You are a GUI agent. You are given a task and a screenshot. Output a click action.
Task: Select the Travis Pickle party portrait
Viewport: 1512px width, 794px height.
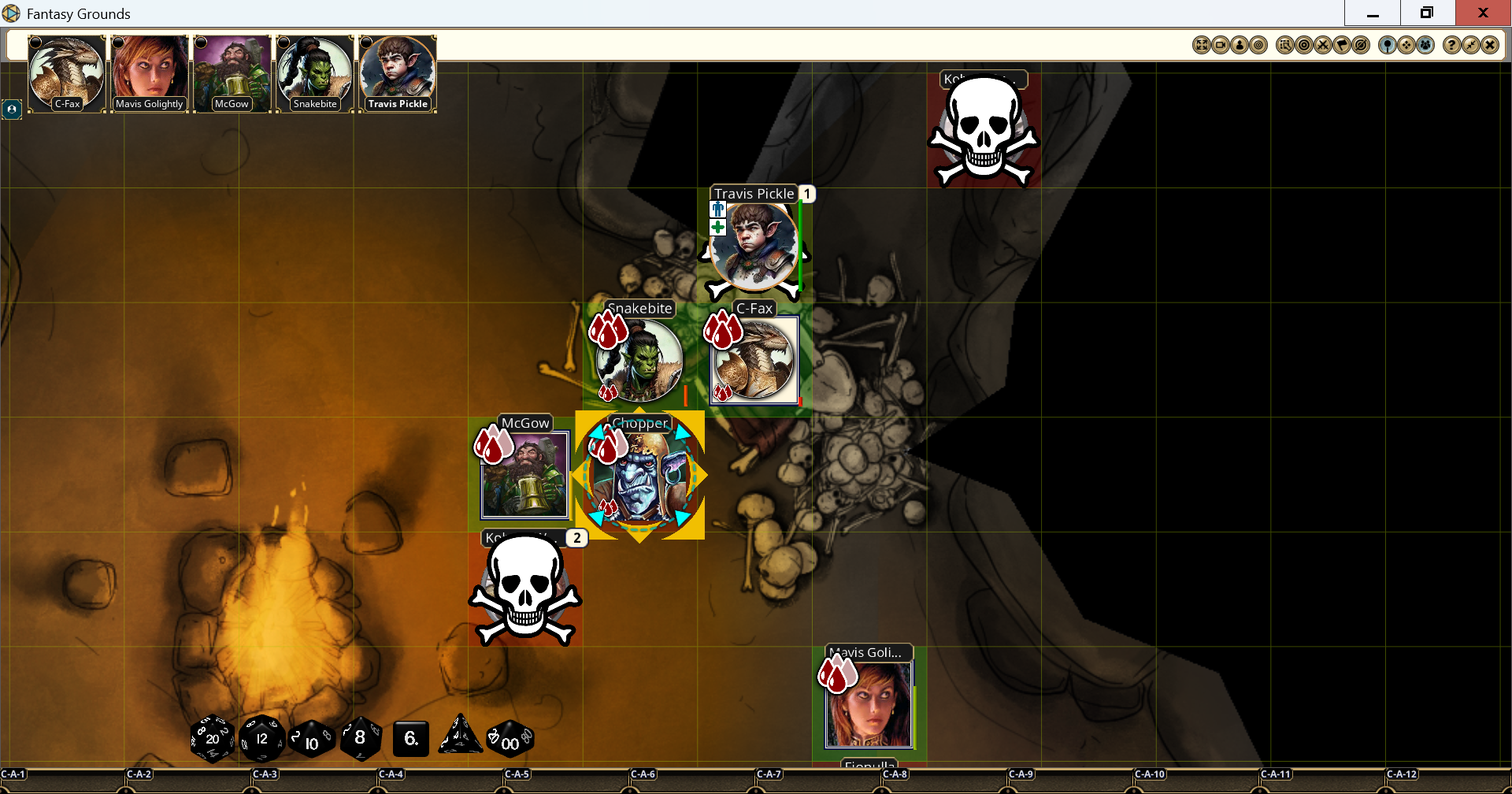[x=398, y=72]
